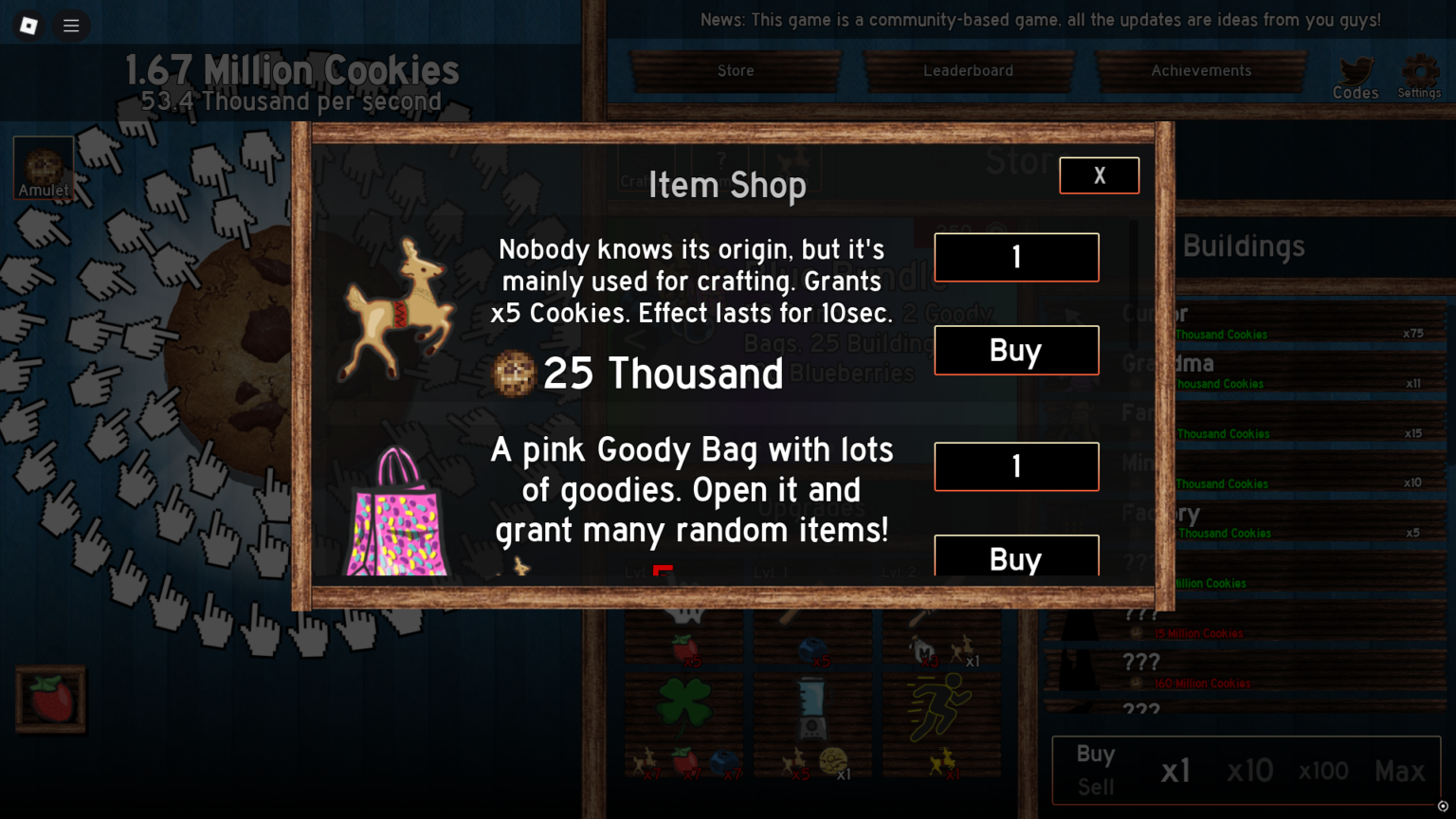Open Settings with the gear icon
This screenshot has width=1456, height=819.
pyautogui.click(x=1419, y=68)
